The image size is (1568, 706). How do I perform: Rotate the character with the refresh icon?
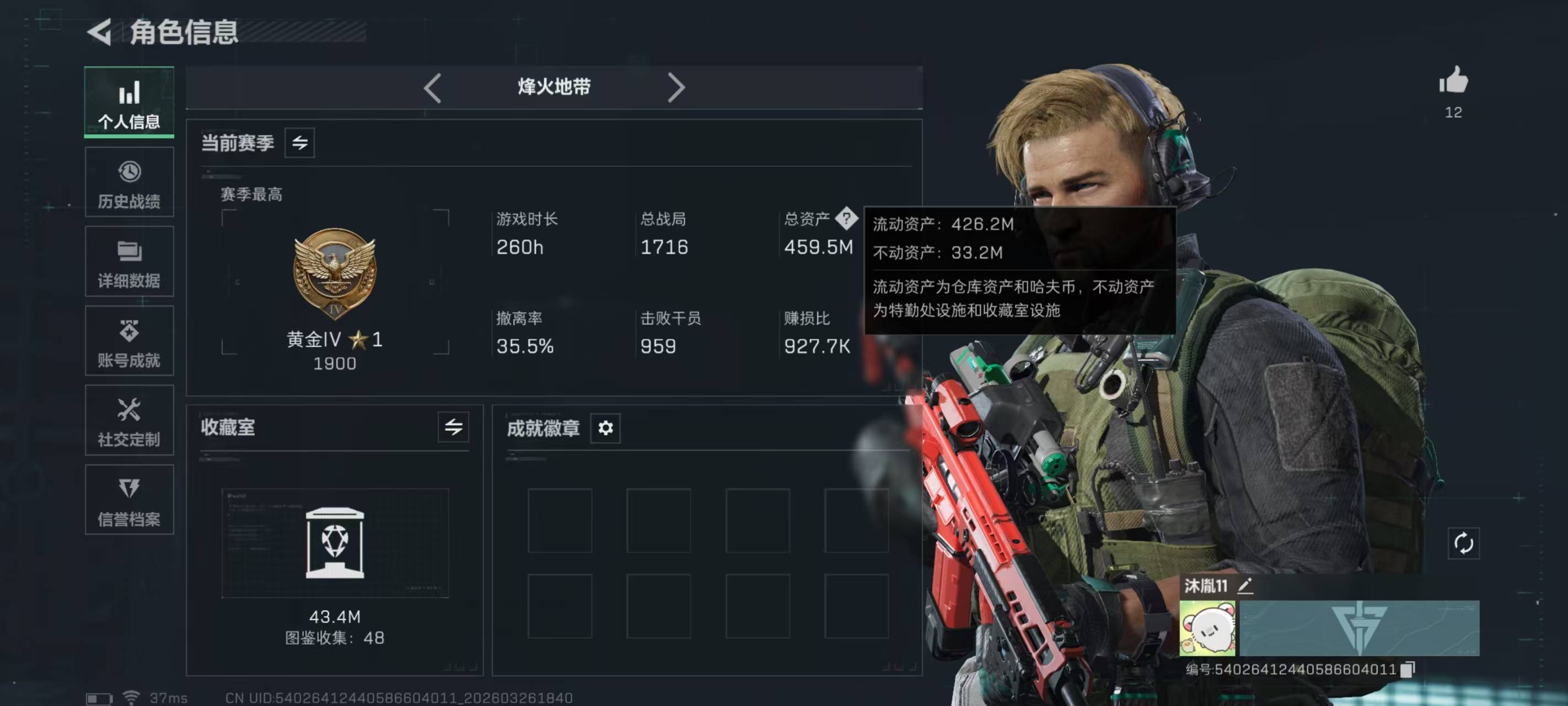tap(1463, 543)
